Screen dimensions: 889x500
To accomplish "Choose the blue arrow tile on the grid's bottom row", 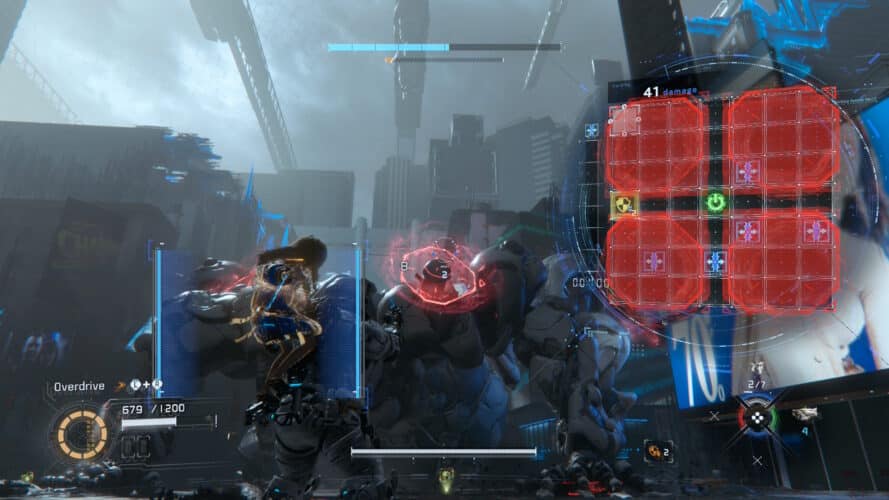I will pos(715,262).
